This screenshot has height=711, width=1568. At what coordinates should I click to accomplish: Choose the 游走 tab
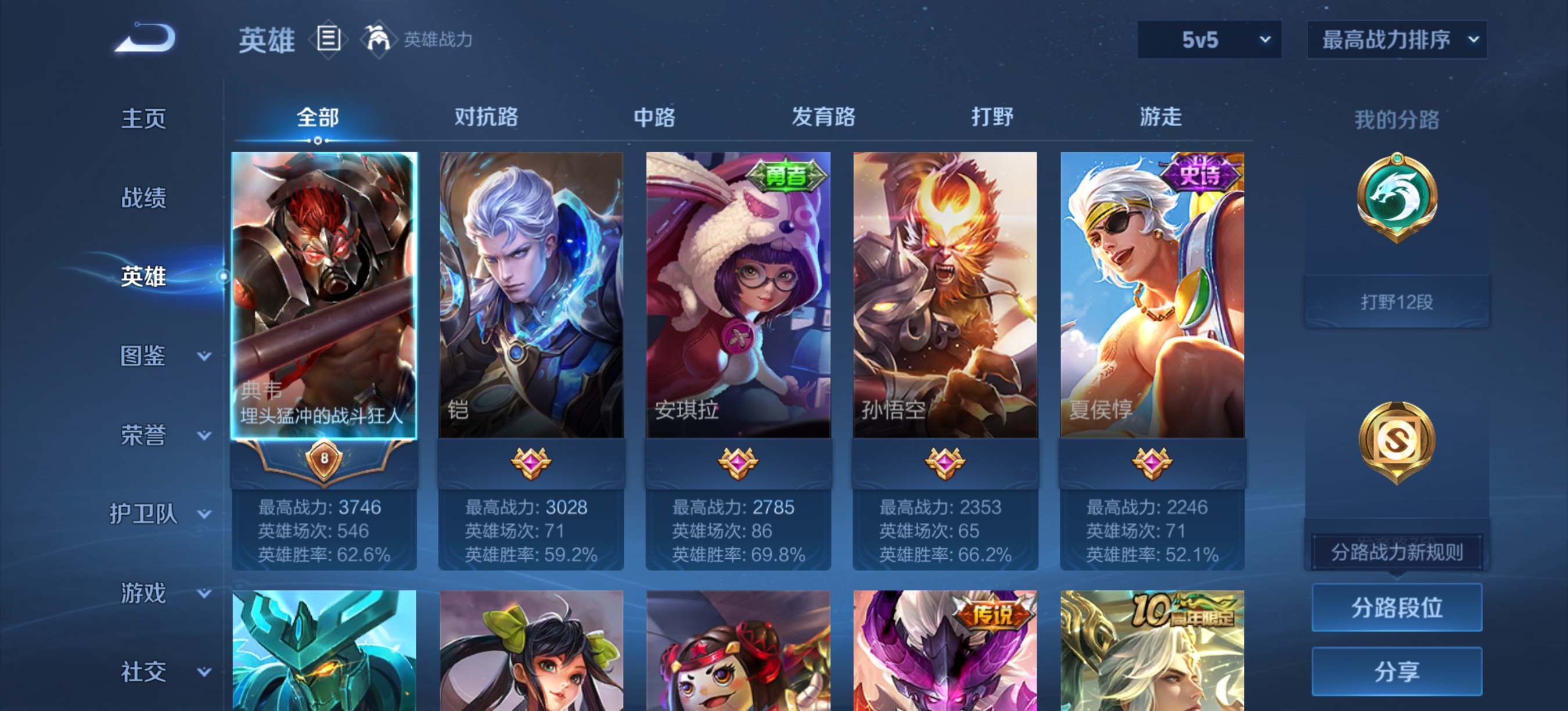point(1160,116)
